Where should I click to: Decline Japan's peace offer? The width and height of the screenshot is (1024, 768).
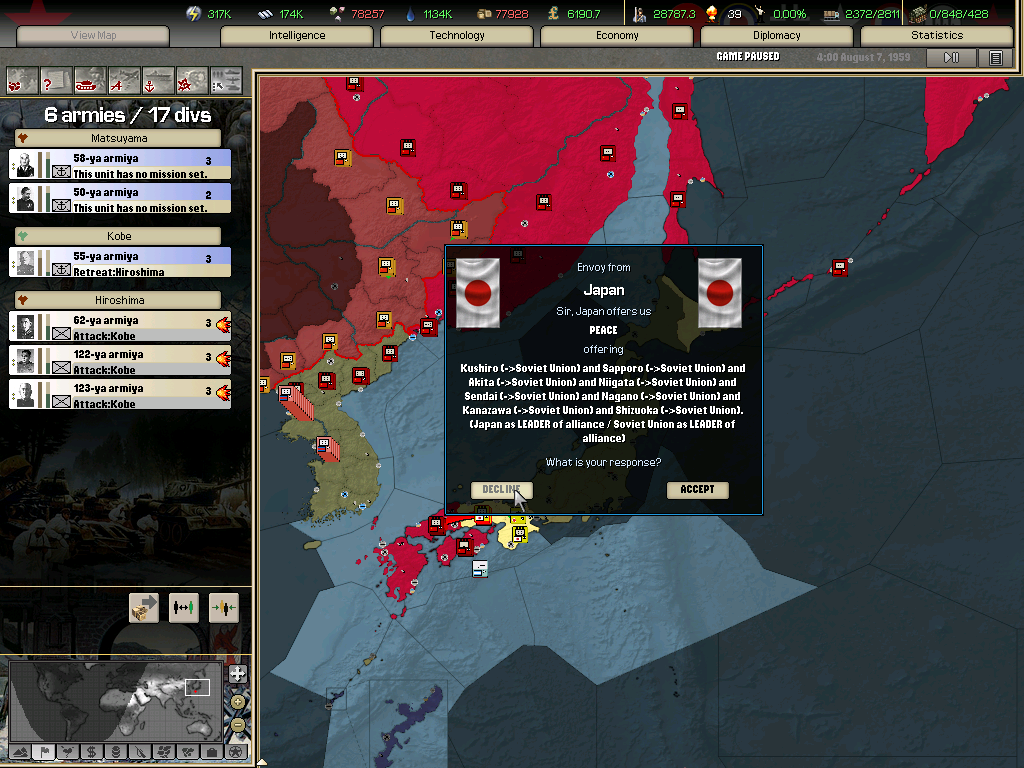point(501,490)
